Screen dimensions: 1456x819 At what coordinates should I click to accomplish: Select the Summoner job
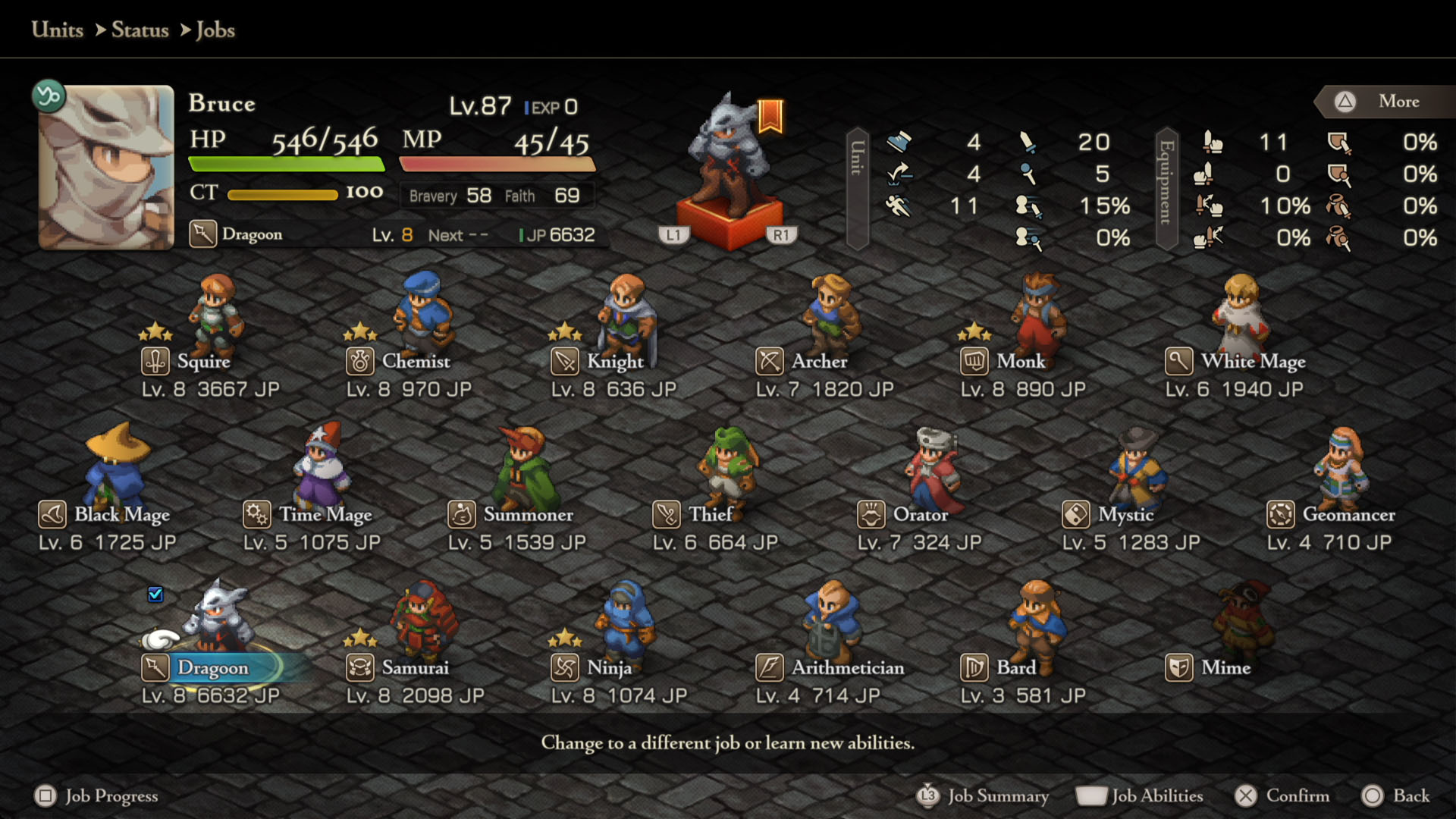pos(528,515)
